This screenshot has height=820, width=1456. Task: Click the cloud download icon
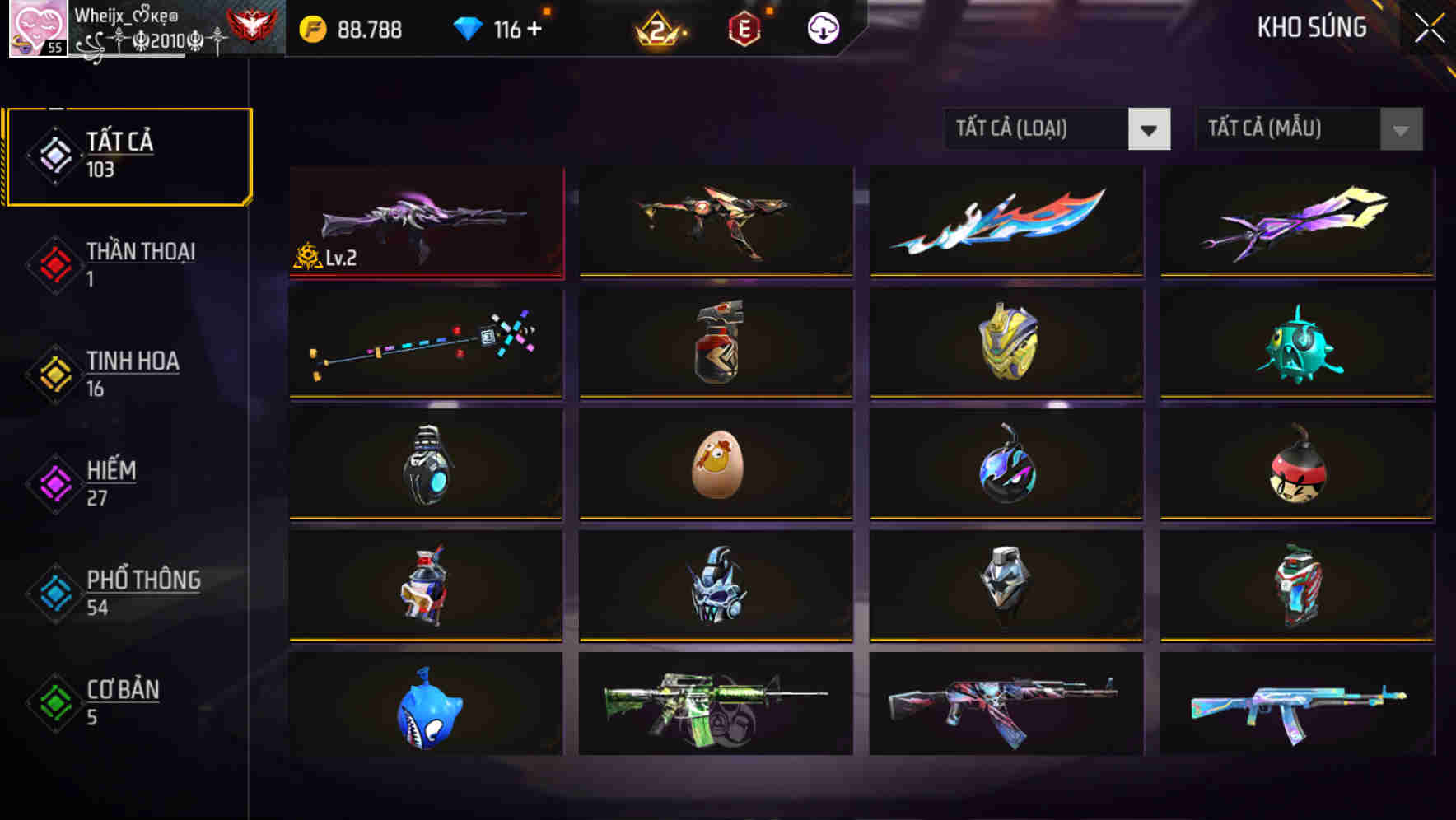coord(822,28)
